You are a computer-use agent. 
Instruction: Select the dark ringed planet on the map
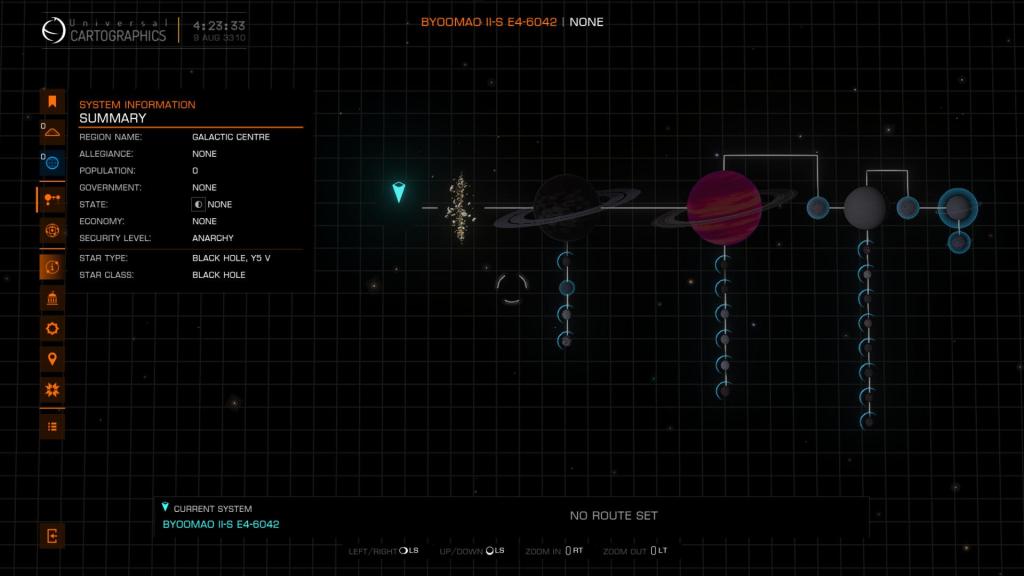(566, 208)
